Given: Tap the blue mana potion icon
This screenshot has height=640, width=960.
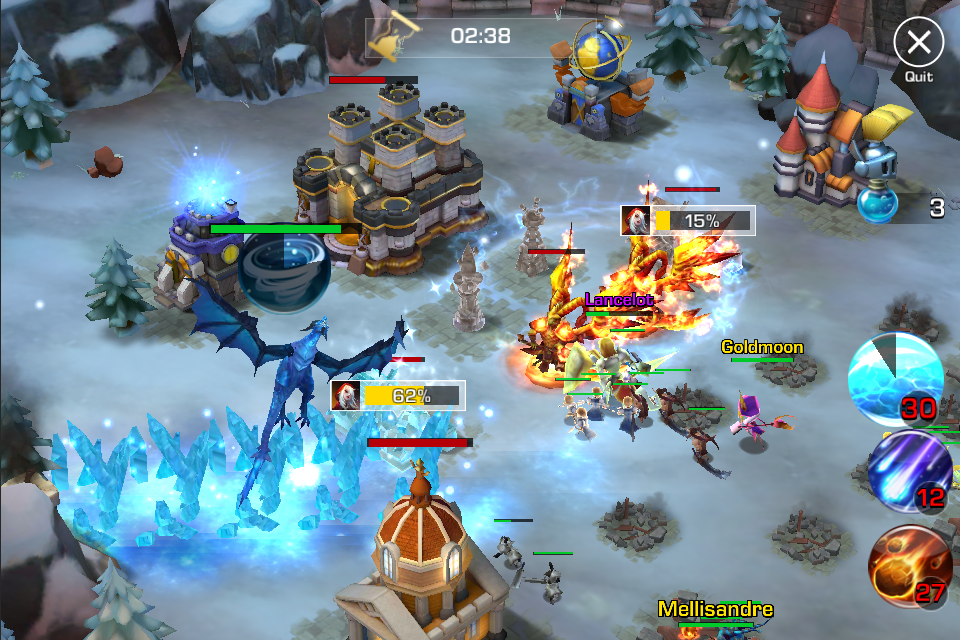Looking at the screenshot, I should [x=879, y=206].
